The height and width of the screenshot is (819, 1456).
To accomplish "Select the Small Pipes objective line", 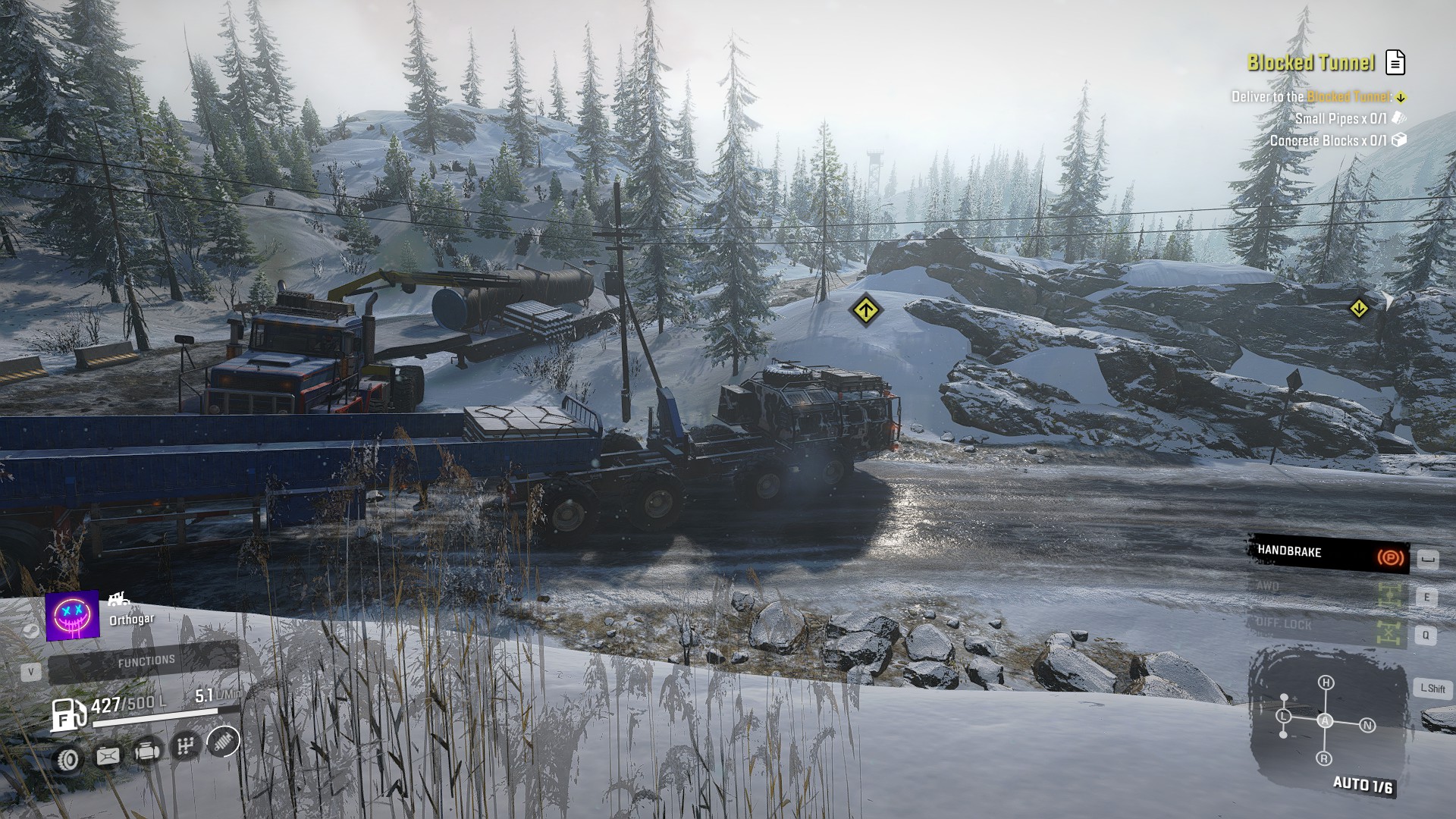I will coord(1341,118).
